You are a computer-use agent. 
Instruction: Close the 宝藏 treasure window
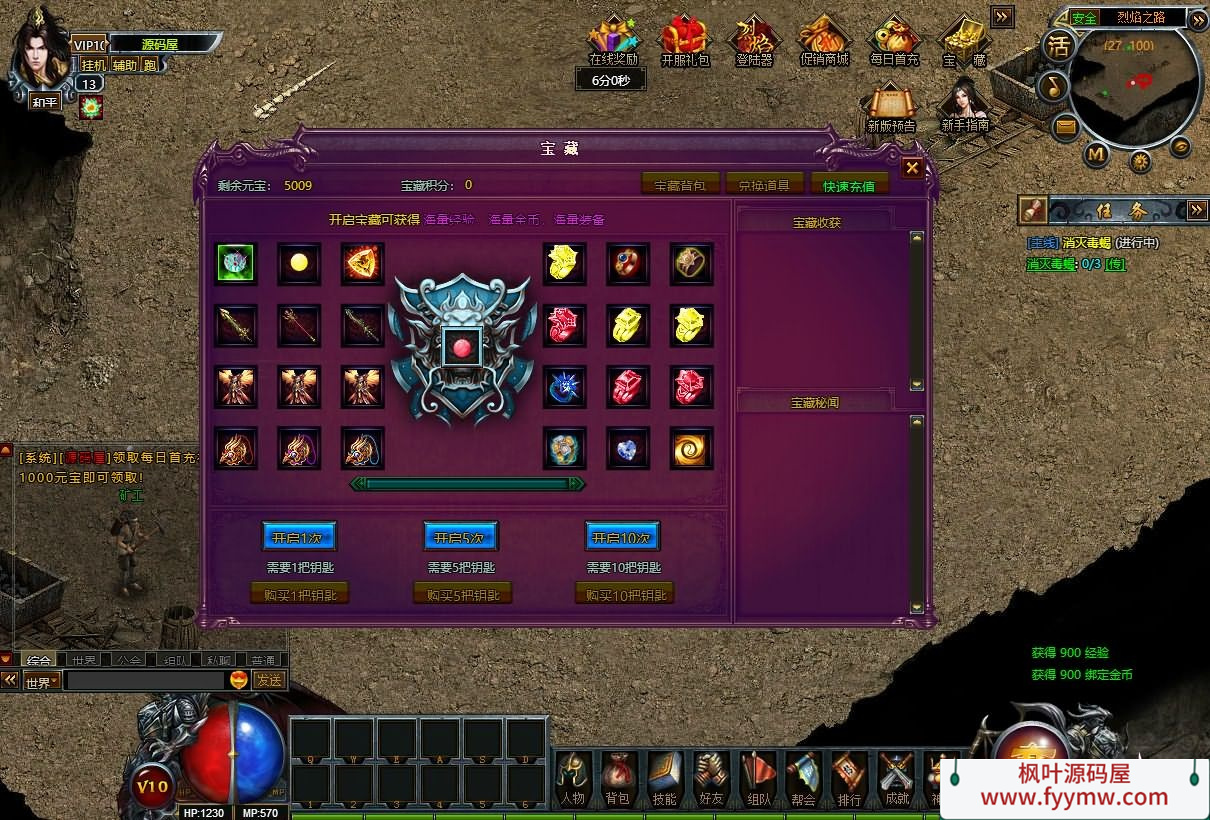[912, 168]
